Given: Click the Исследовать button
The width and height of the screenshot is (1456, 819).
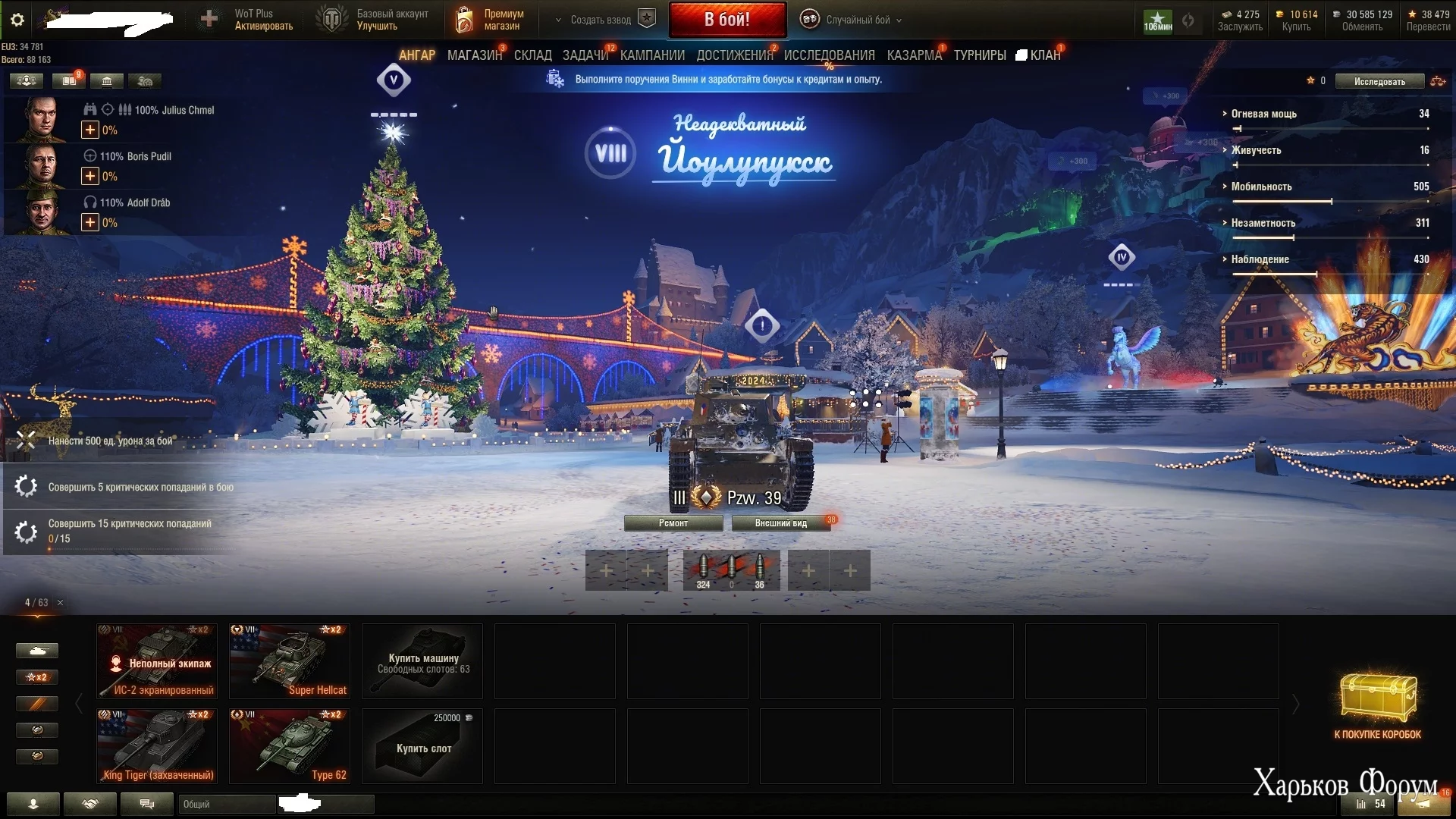Looking at the screenshot, I should [x=1379, y=81].
